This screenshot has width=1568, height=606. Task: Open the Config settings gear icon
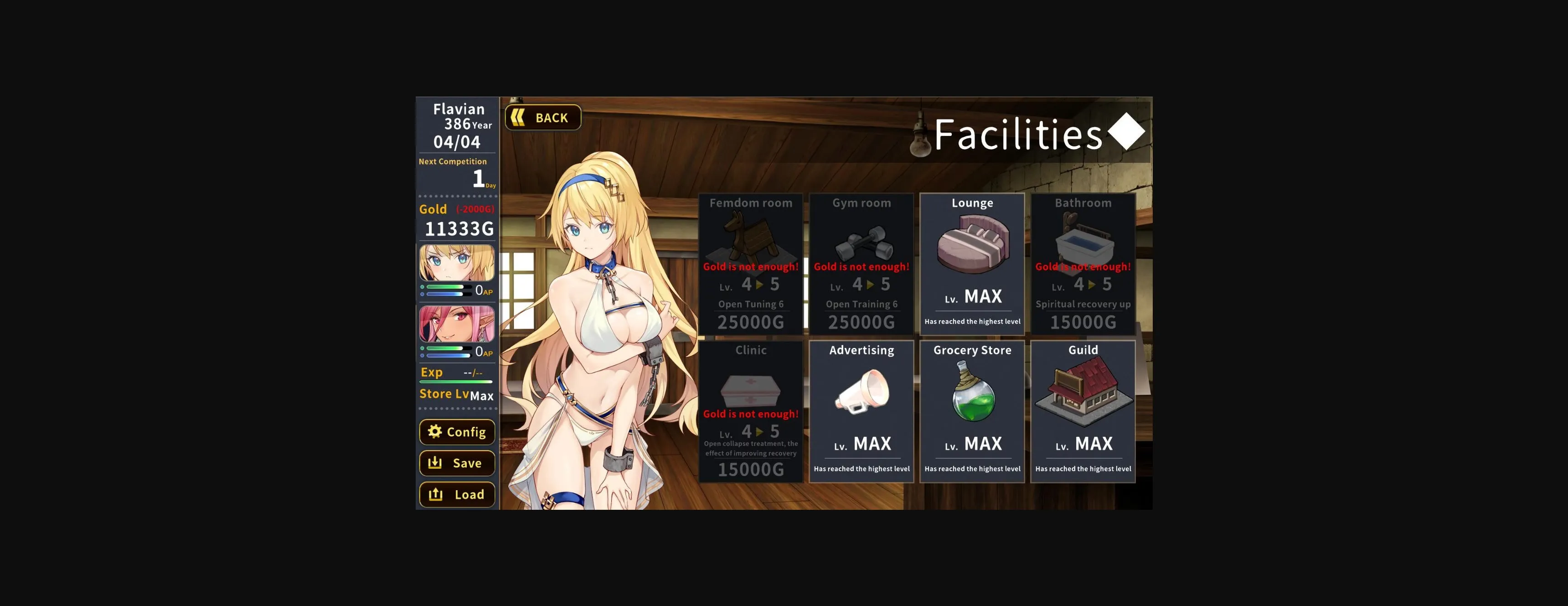pyautogui.click(x=434, y=432)
